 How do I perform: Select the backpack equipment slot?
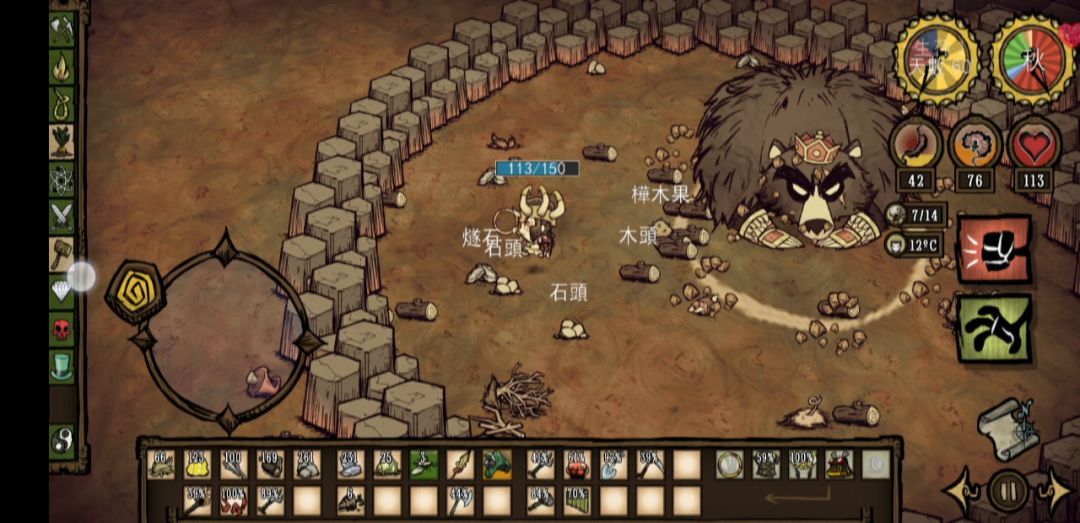click(839, 464)
